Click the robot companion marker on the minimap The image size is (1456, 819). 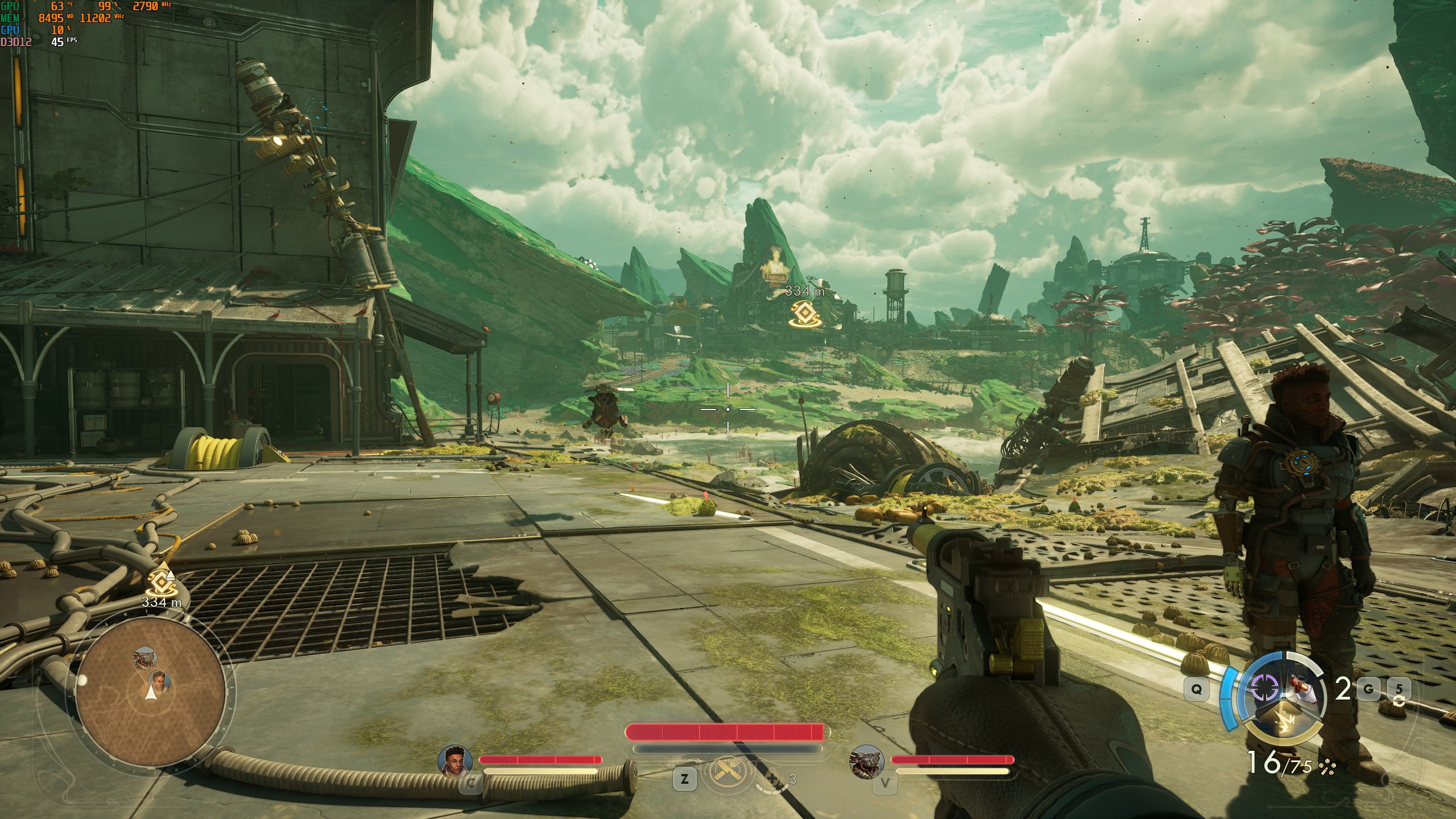coord(144,659)
